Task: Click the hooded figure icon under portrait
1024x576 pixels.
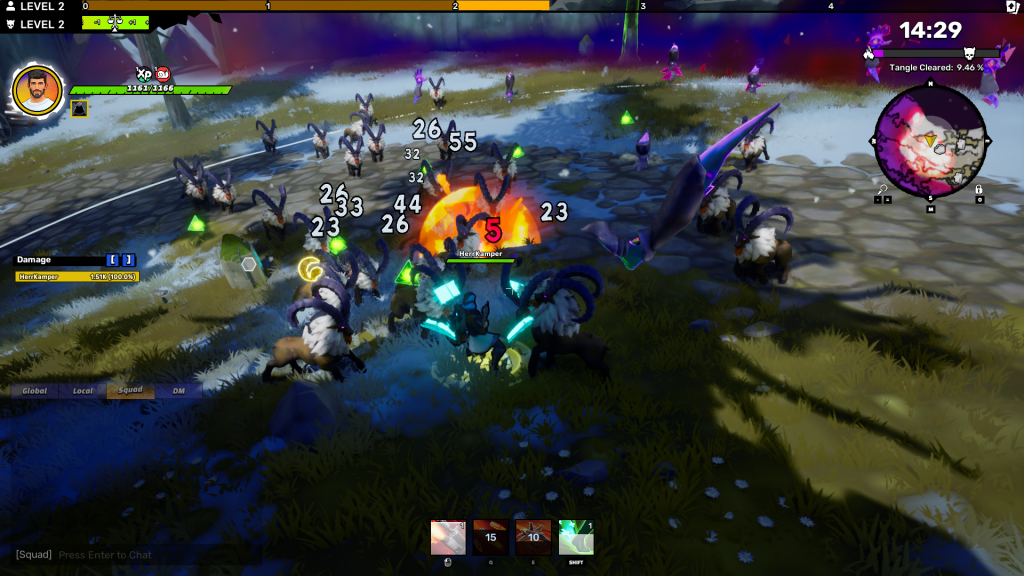Action: pyautogui.click(x=80, y=108)
